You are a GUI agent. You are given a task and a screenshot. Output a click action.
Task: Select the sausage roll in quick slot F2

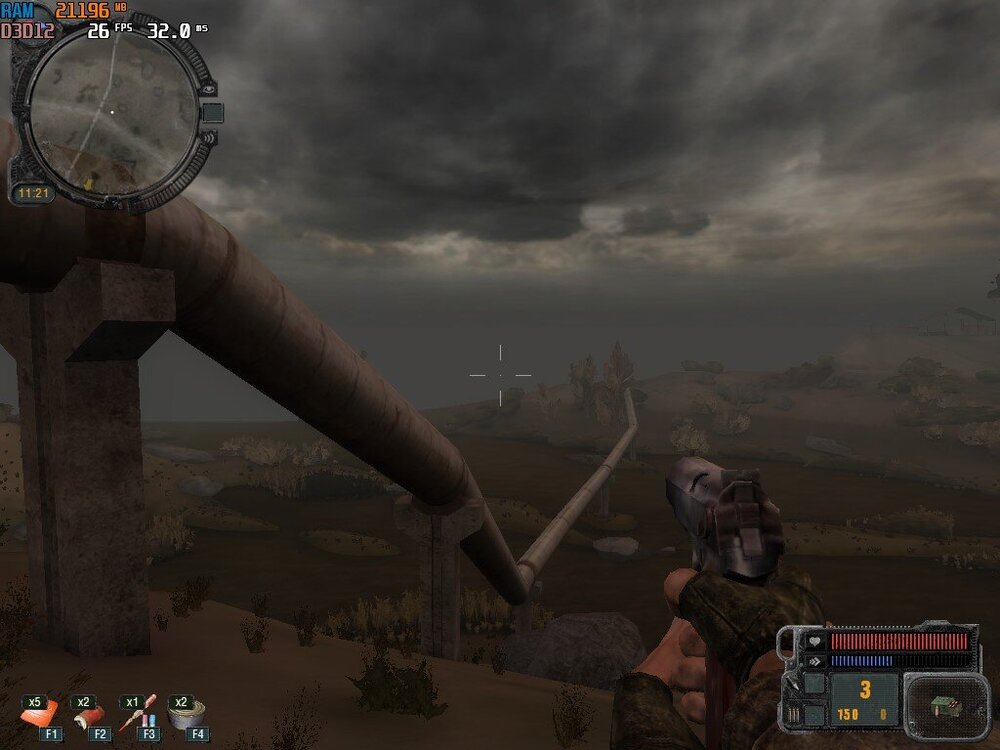(x=89, y=716)
